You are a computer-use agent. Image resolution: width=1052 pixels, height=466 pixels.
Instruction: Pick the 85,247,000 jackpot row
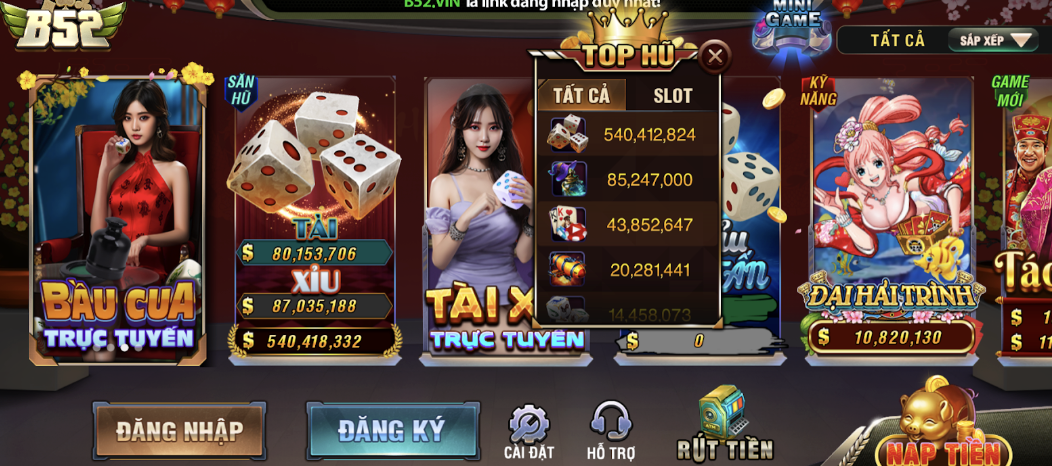pos(627,180)
